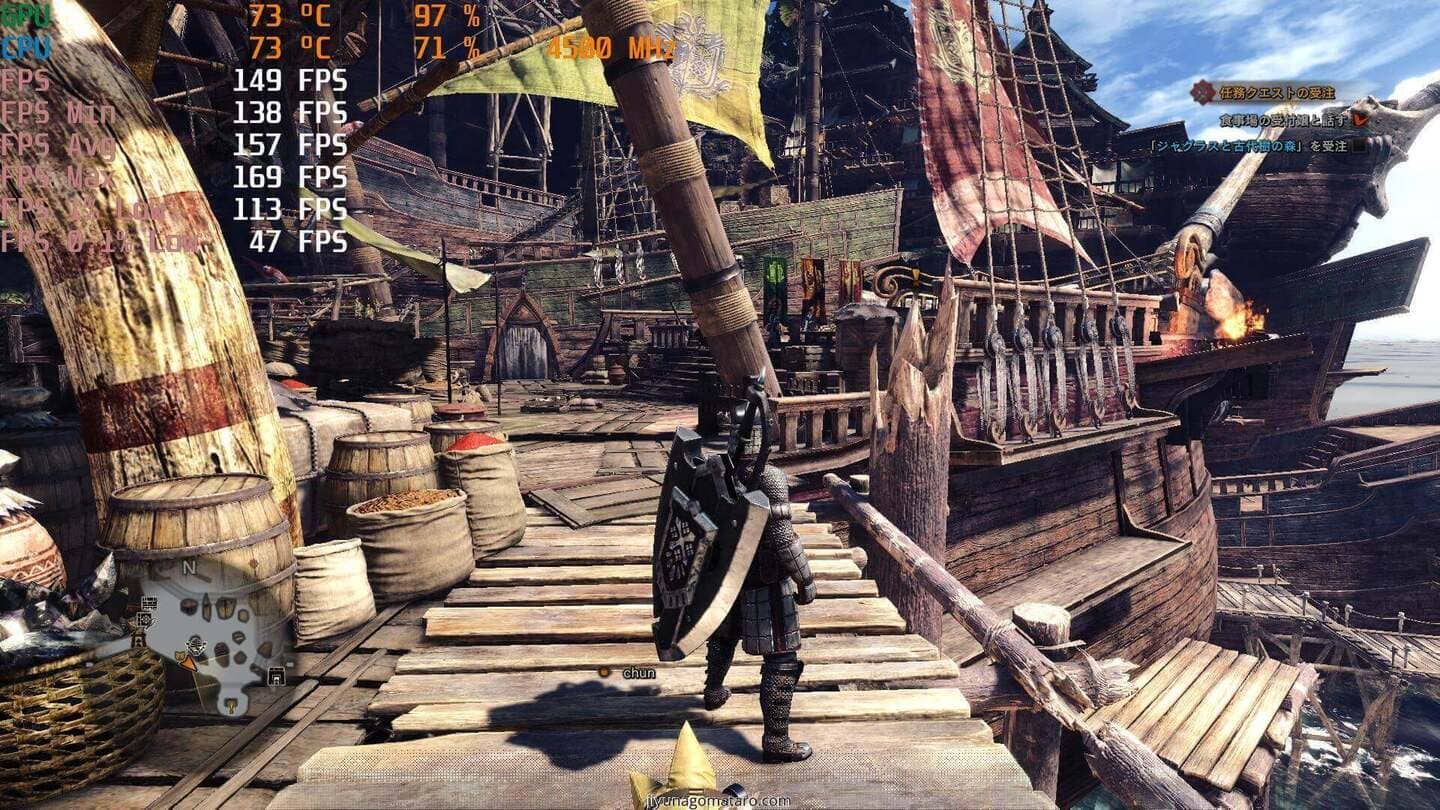This screenshot has width=1440, height=810.
Task: Click the jiyunagomataro.com watermark text
Action: pyautogui.click(x=720, y=800)
